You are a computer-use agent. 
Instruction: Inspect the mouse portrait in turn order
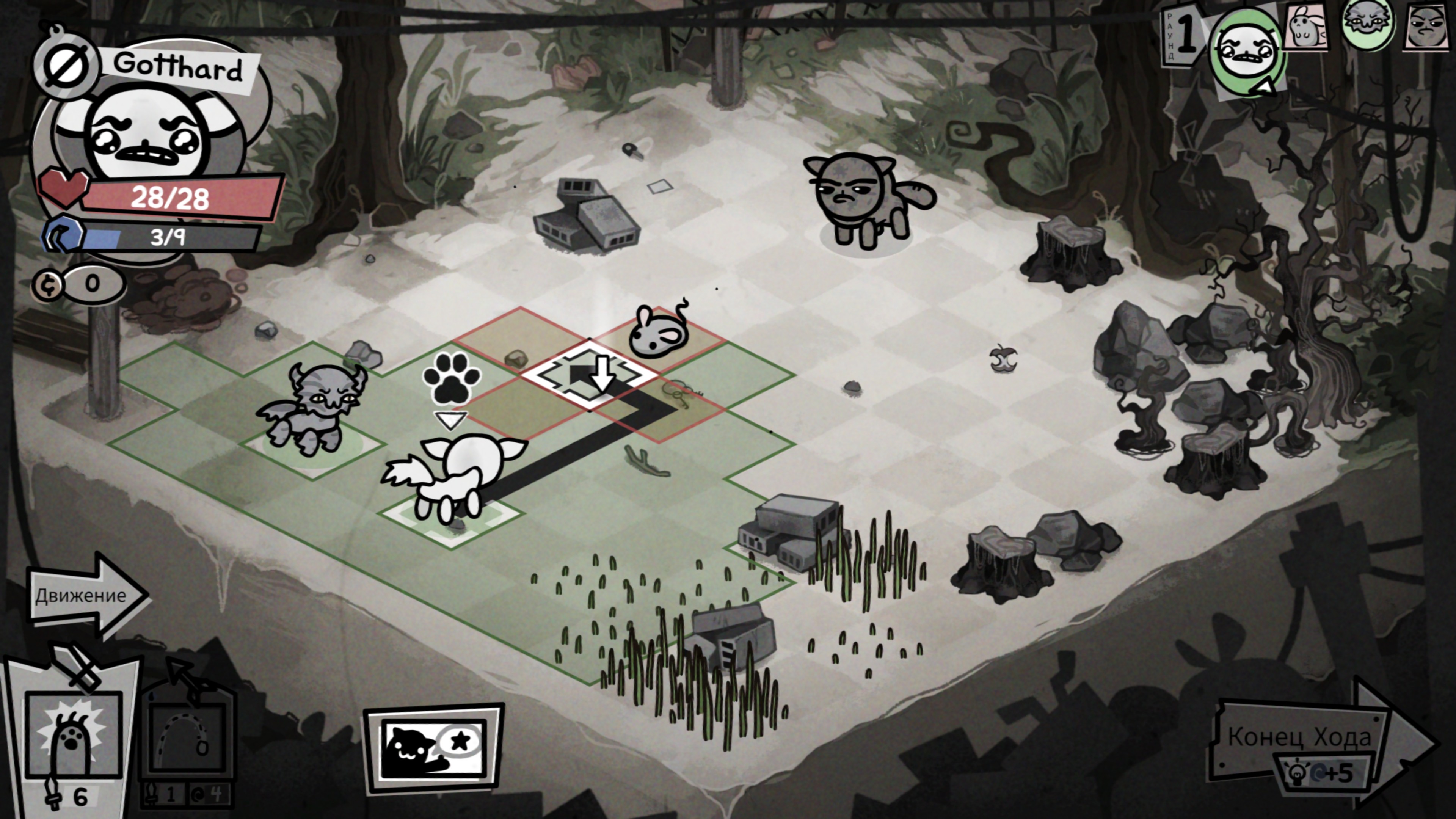point(1307,27)
